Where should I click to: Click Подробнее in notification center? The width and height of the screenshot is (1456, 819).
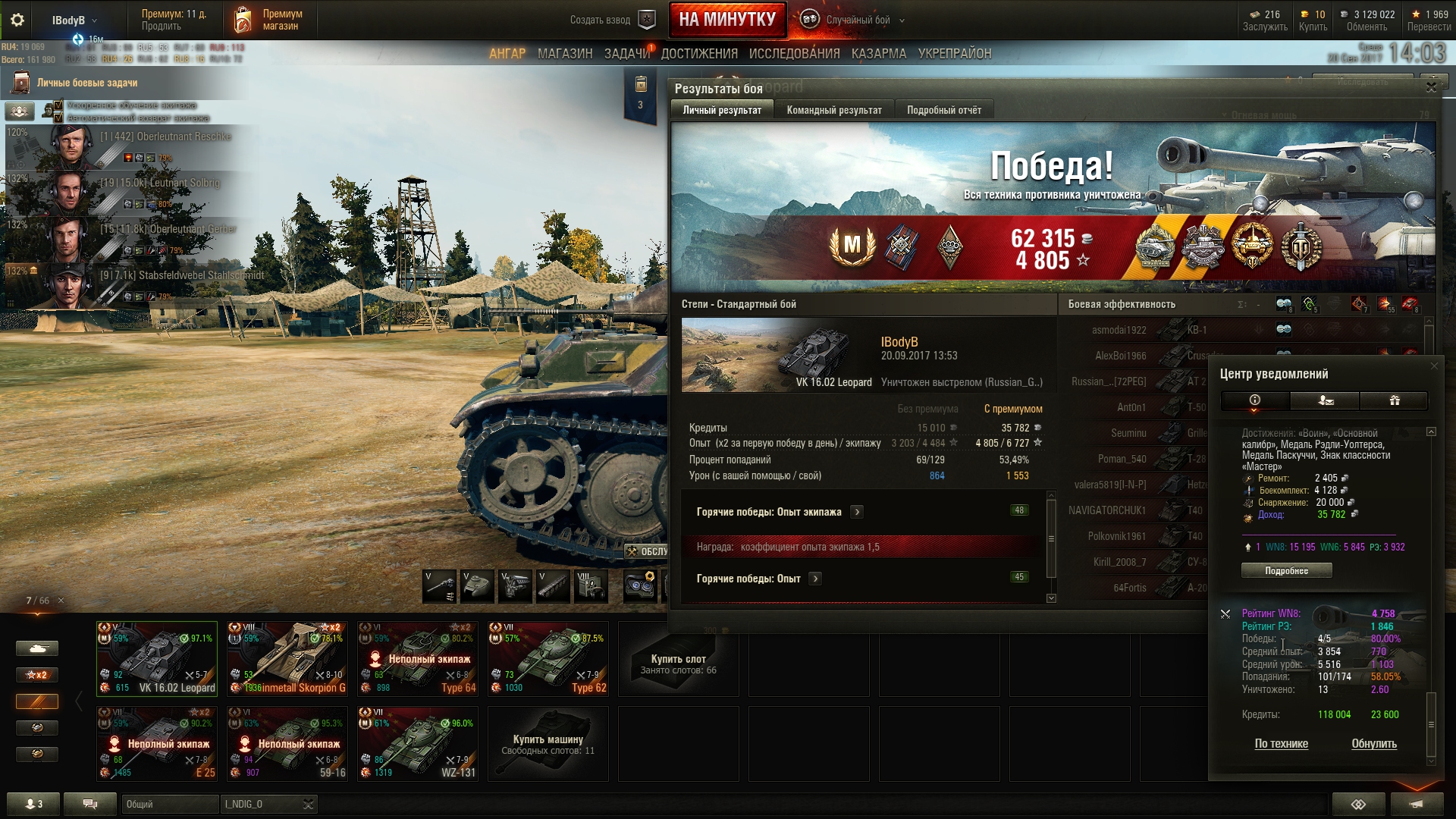1286,570
